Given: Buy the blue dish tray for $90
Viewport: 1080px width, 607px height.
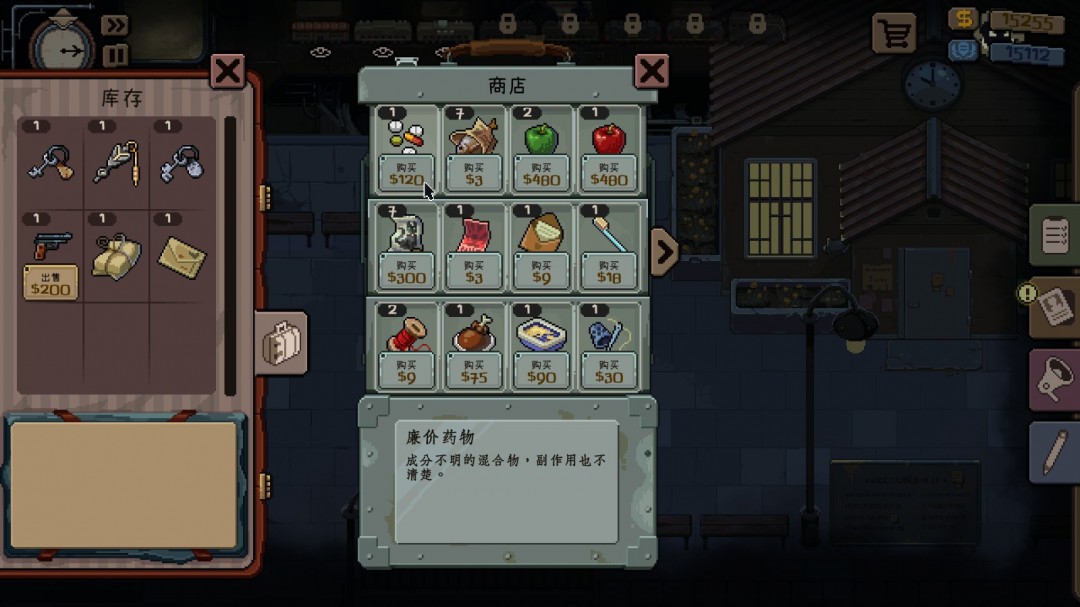Looking at the screenshot, I should tap(541, 371).
